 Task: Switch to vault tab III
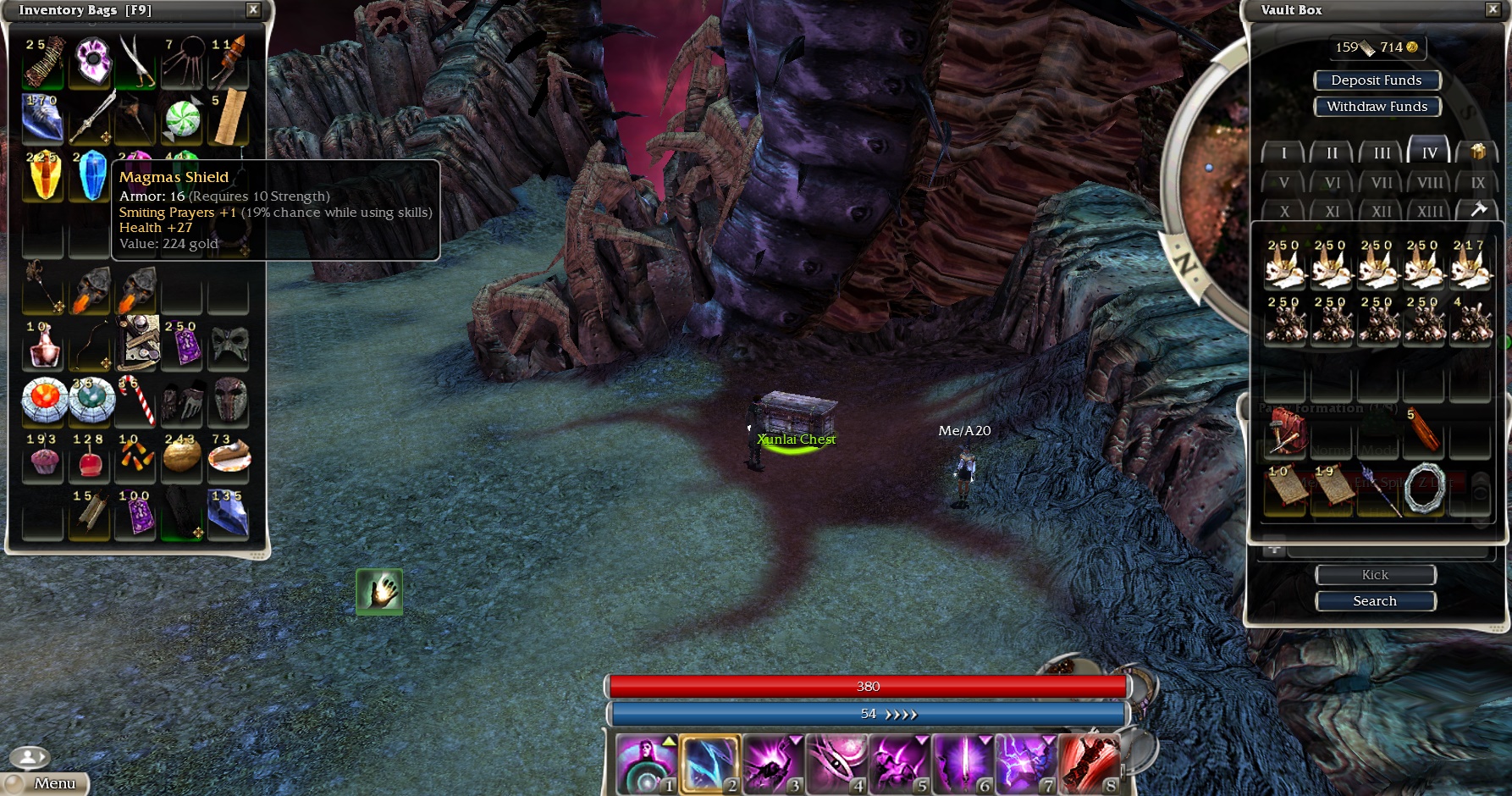pos(1382,153)
